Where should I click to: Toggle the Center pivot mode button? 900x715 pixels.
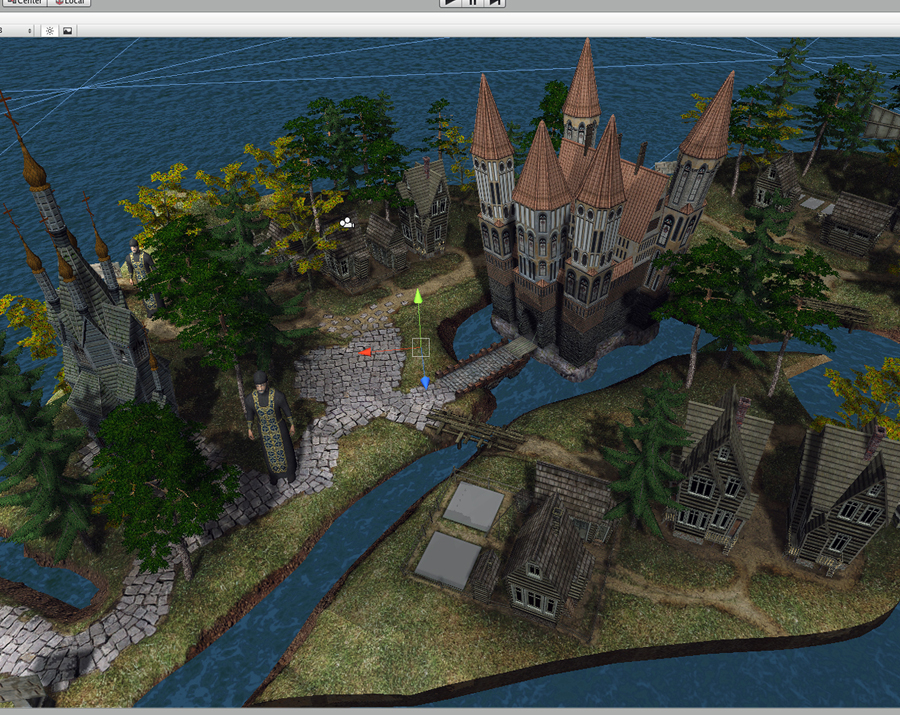pos(20,3)
